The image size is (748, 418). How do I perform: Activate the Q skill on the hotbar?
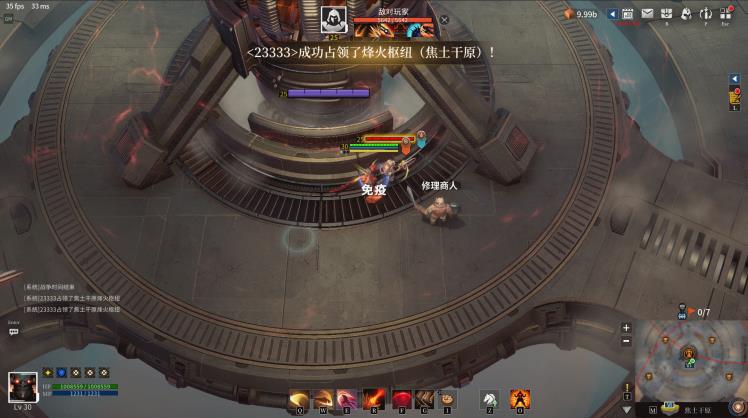point(298,399)
